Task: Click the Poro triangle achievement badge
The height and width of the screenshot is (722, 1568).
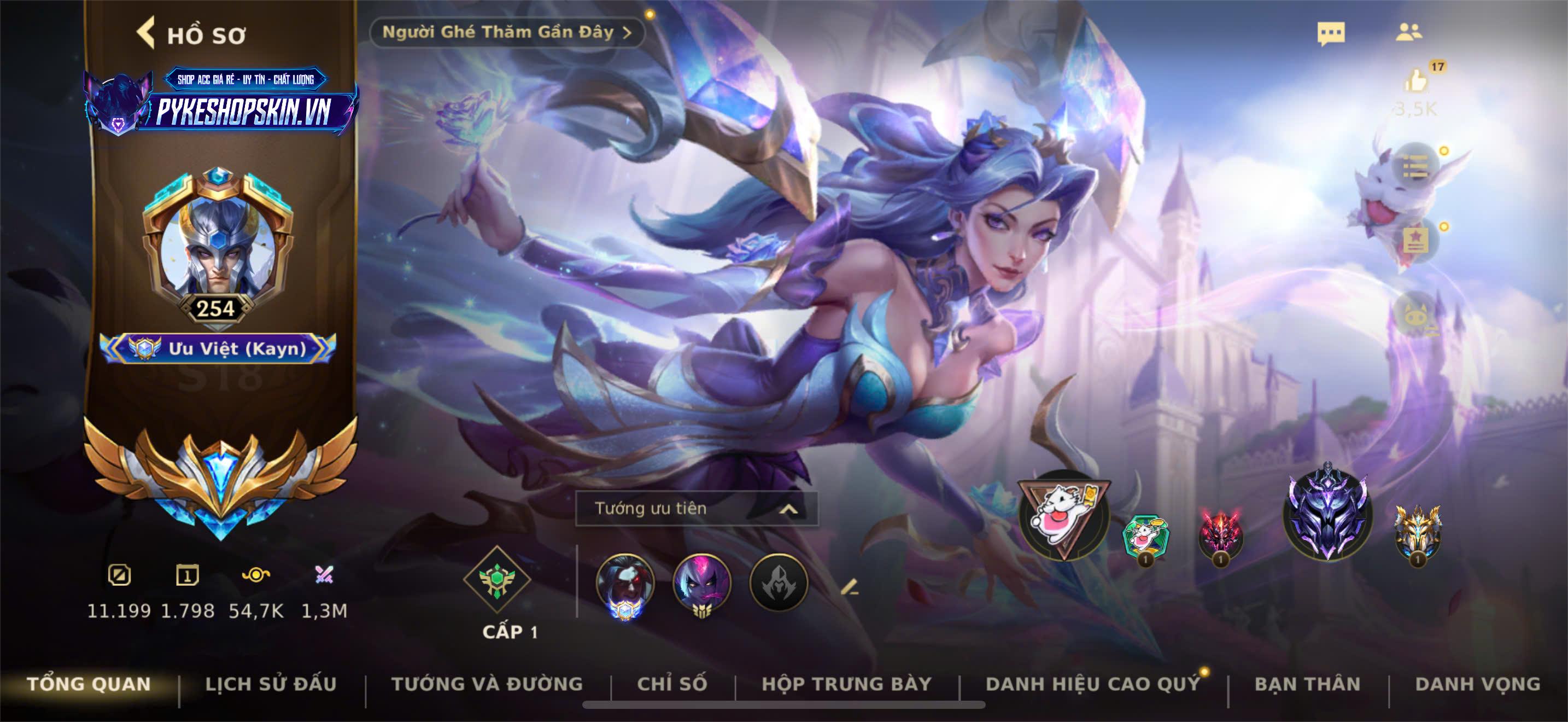Action: tap(1064, 515)
